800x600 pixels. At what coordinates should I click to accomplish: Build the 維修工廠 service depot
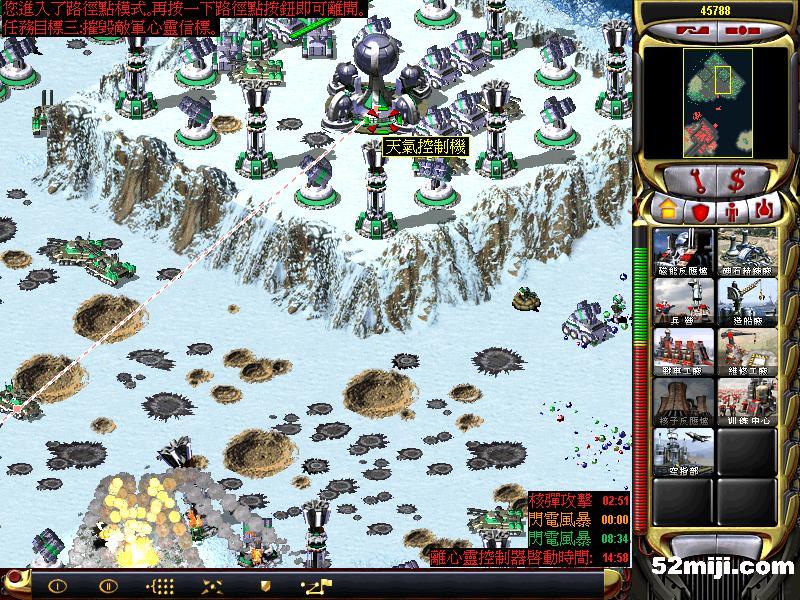pos(746,352)
